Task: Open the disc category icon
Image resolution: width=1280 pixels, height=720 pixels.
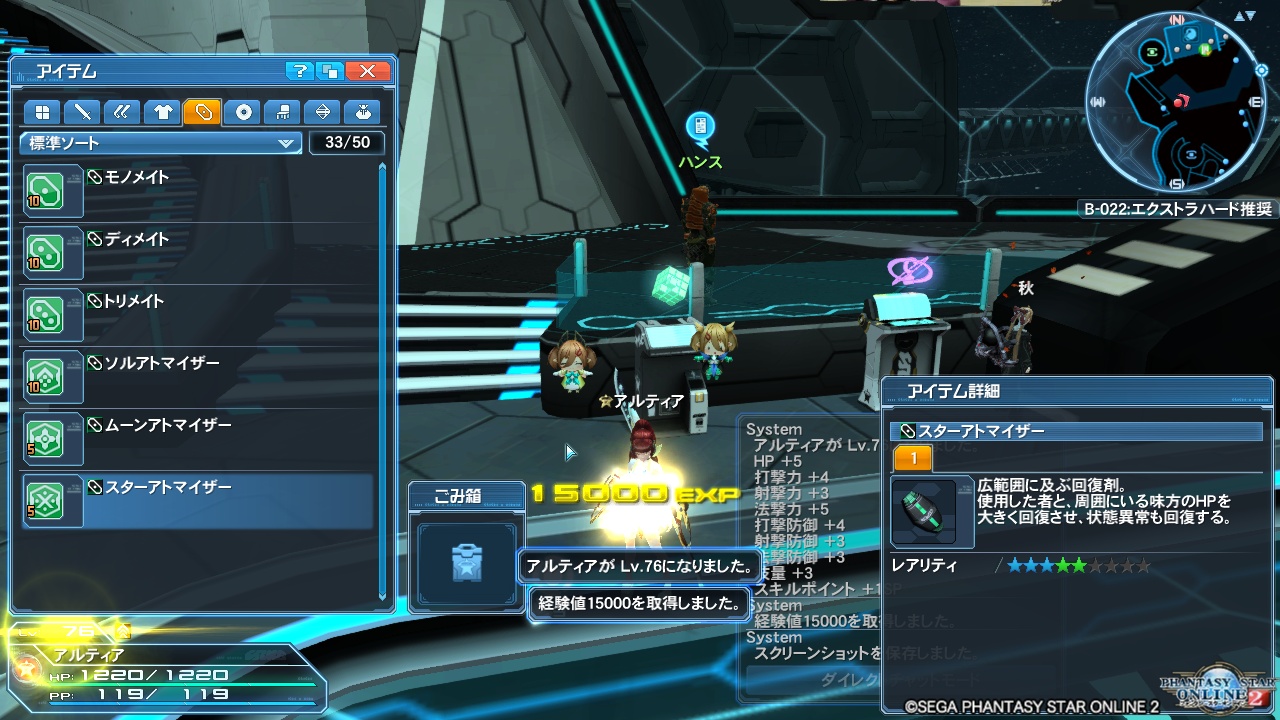Action: 243,112
